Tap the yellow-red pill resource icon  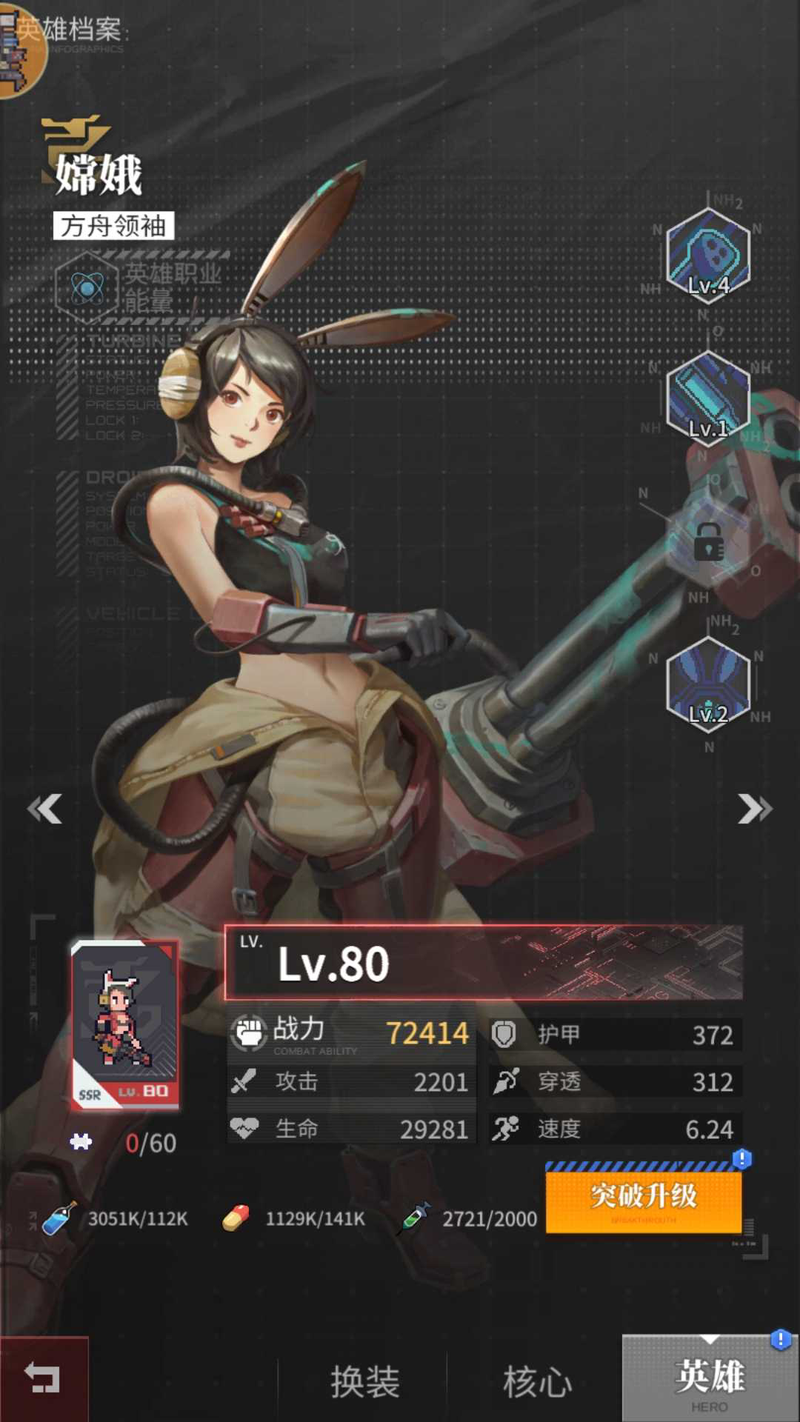236,1219
